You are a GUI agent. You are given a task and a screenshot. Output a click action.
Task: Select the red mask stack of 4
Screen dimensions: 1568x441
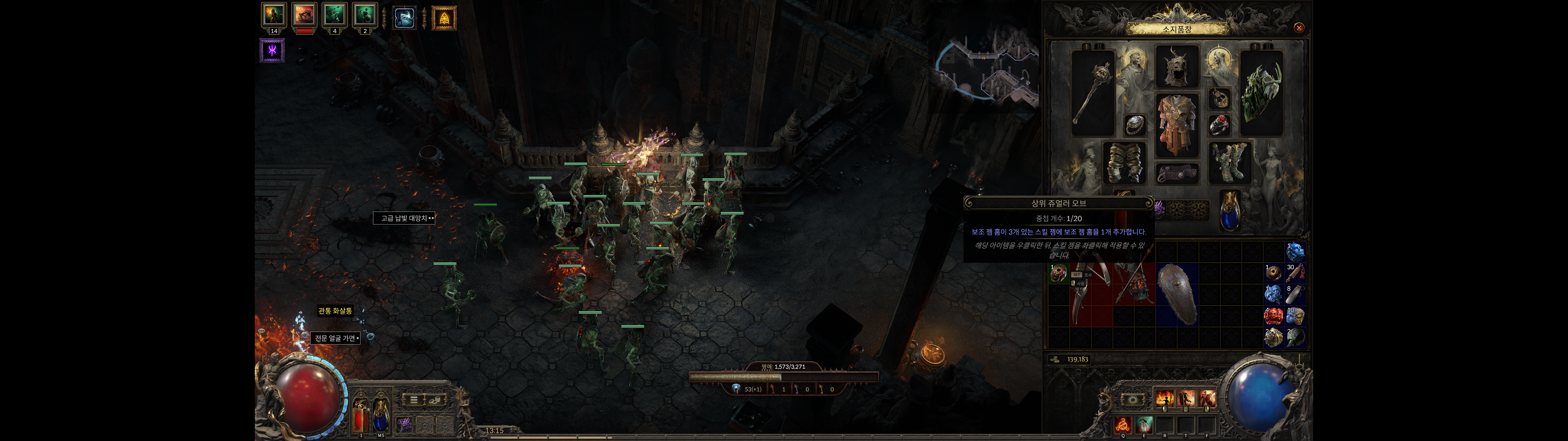coord(1273,315)
